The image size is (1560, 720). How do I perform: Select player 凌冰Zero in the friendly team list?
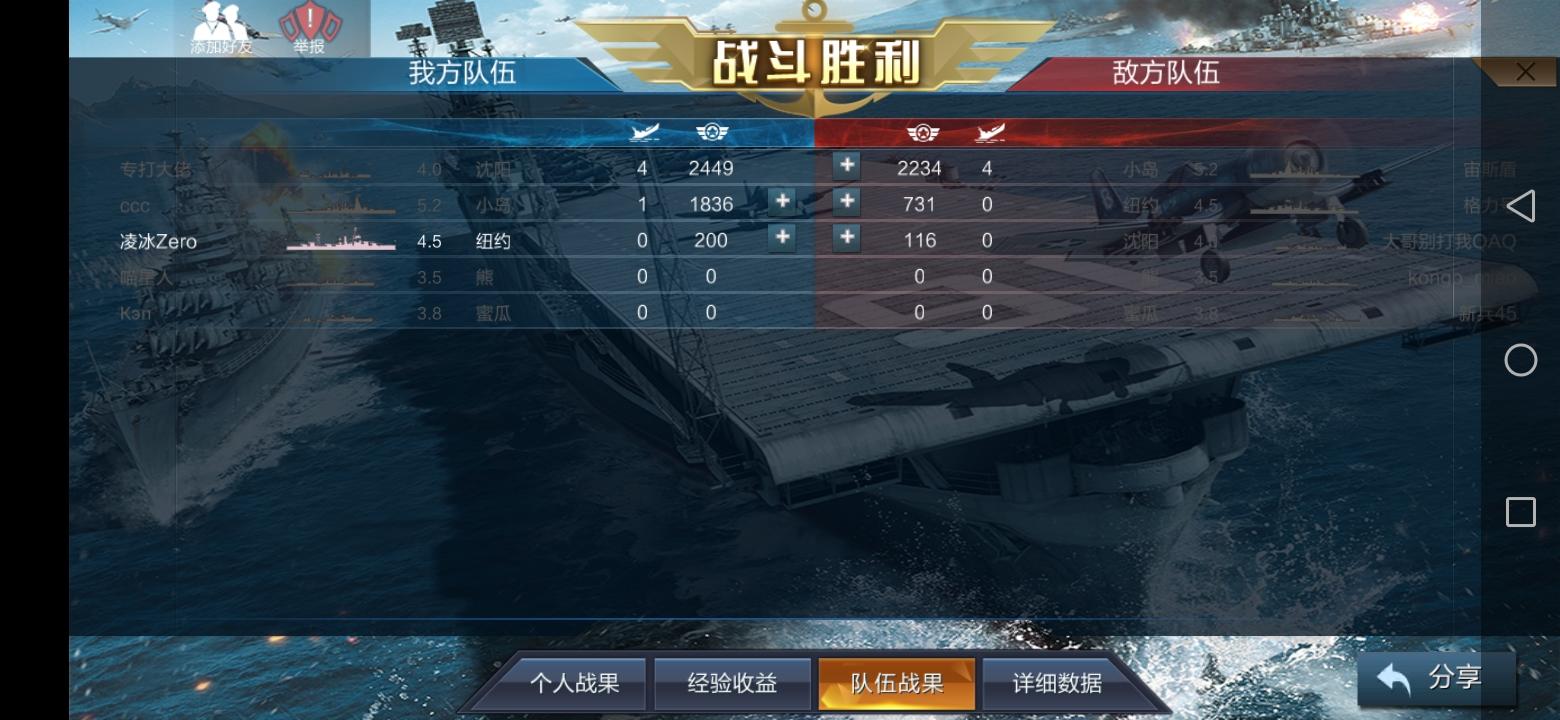[x=160, y=240]
